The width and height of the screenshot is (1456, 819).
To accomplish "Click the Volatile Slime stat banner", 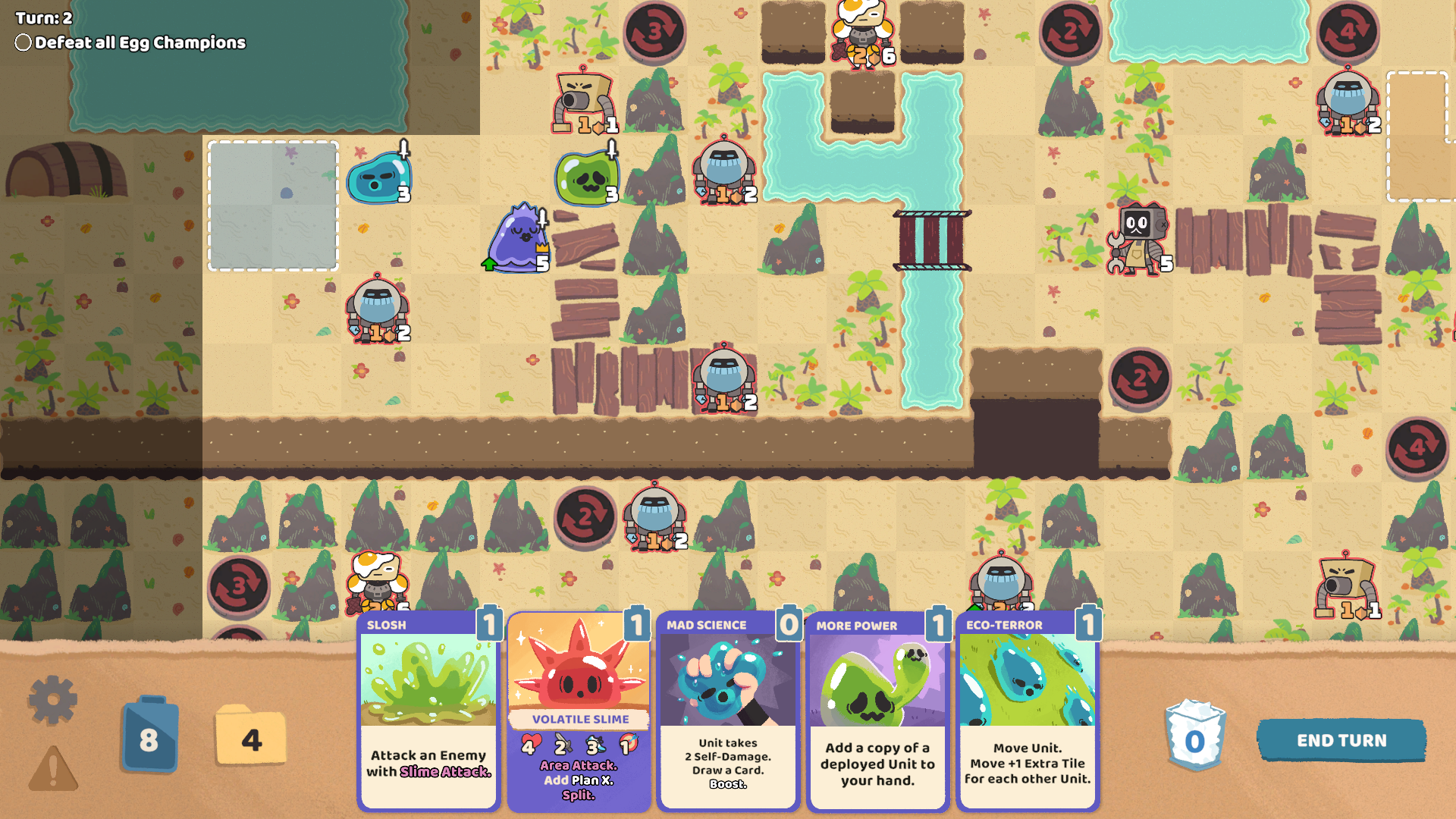I will point(579,719).
